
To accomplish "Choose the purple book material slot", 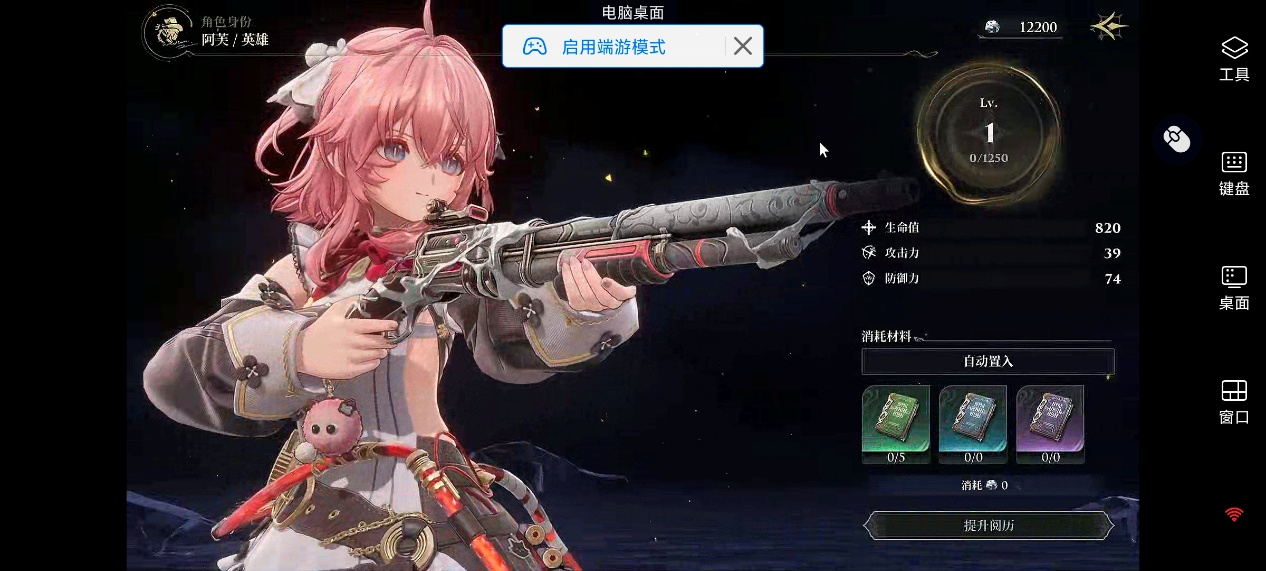I will point(1050,419).
